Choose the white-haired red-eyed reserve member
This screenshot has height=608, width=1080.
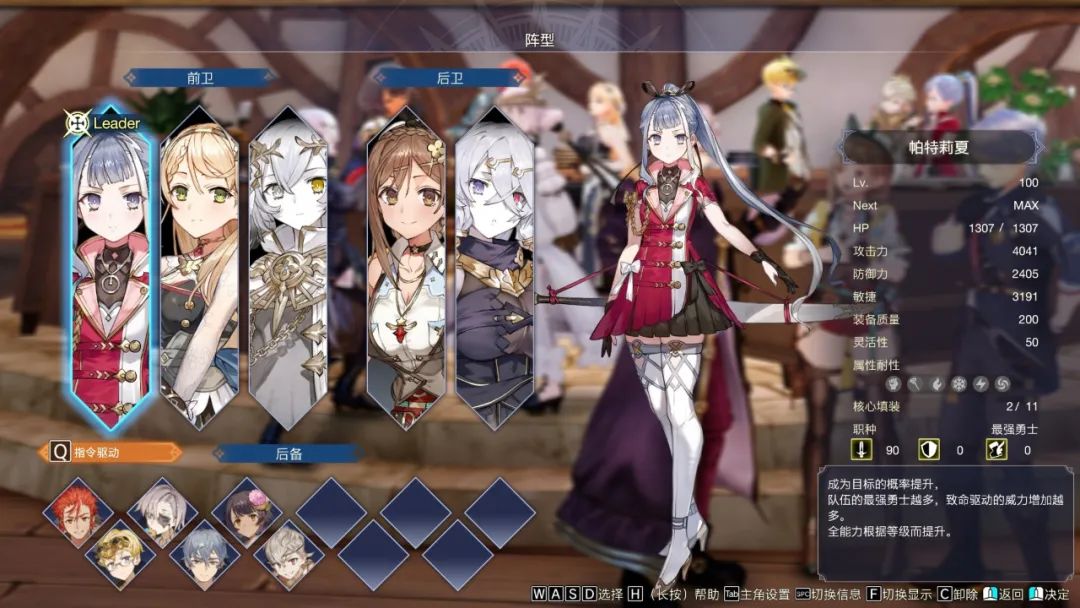point(288,553)
